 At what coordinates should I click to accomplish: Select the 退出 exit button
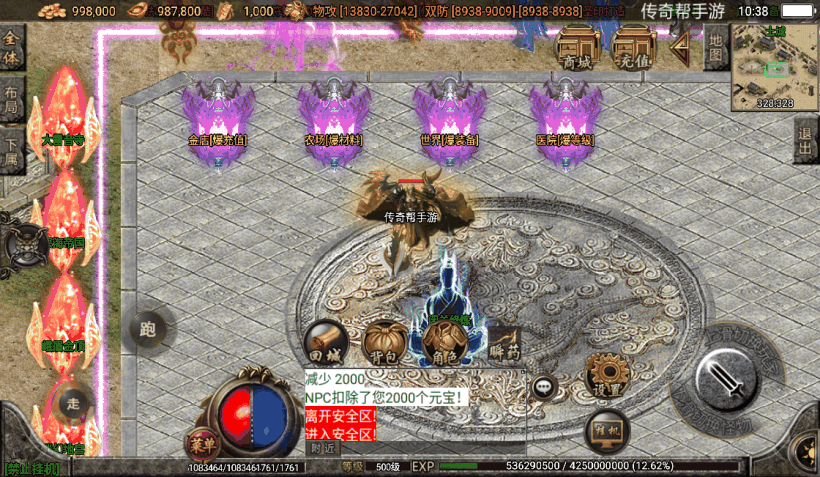pos(806,141)
